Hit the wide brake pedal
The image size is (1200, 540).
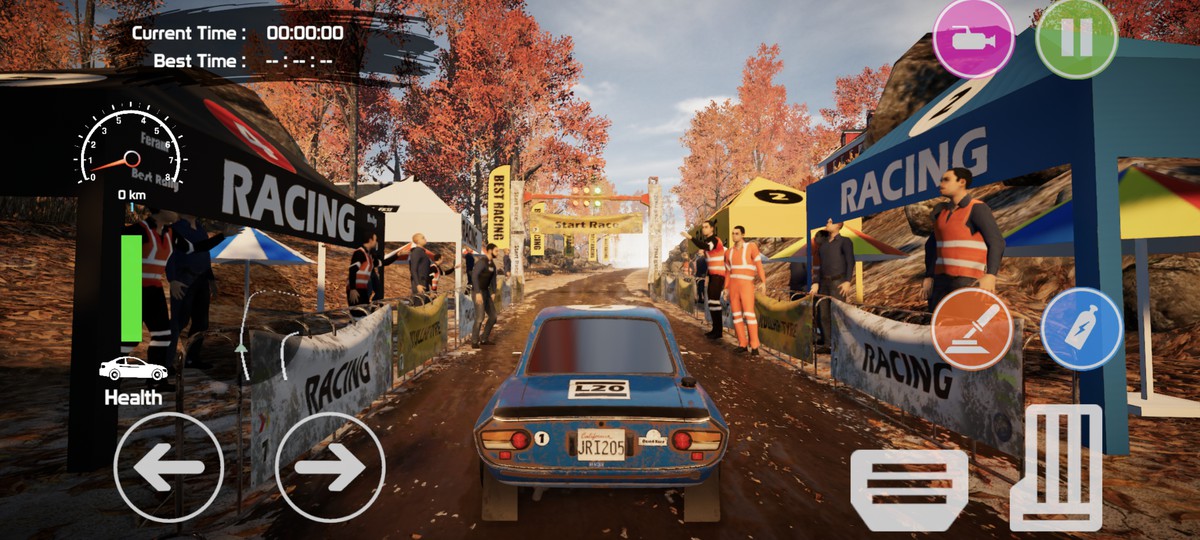909,488
